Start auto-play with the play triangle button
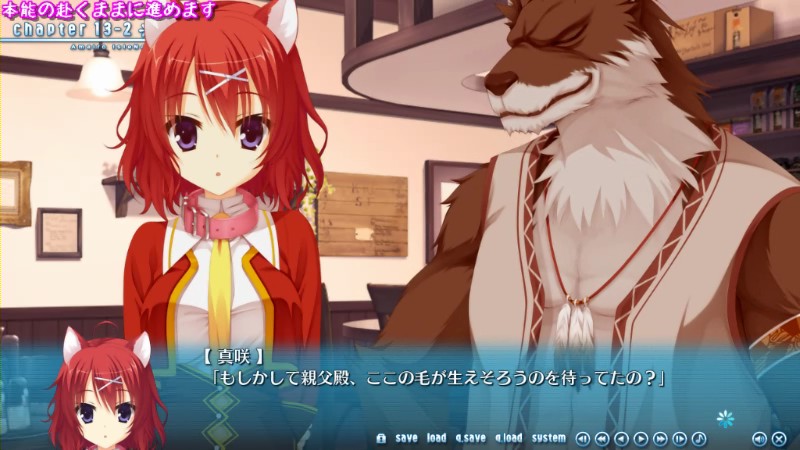This screenshot has height=450, width=800. pos(641,438)
